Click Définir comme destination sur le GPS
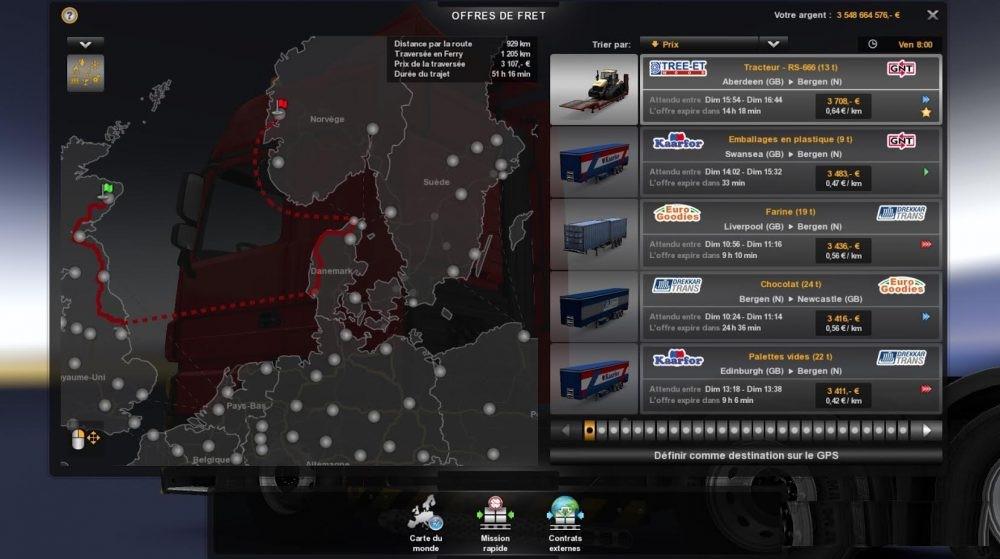 pyautogui.click(x=745, y=455)
